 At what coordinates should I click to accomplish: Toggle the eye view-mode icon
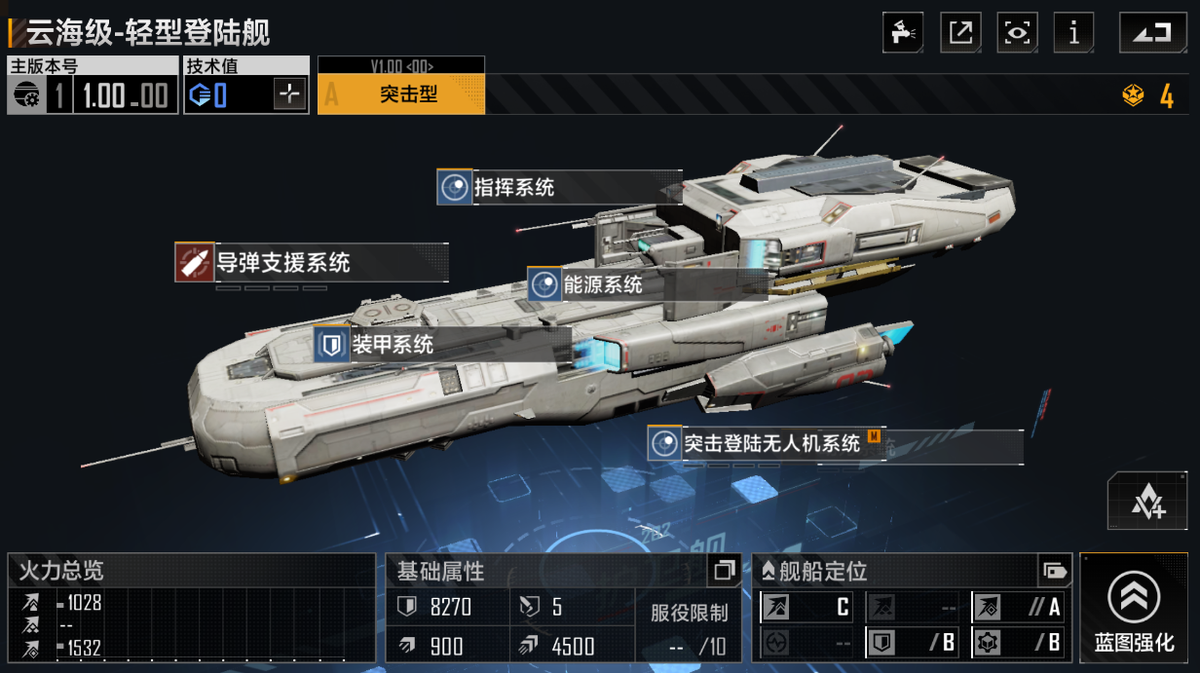(x=1017, y=33)
